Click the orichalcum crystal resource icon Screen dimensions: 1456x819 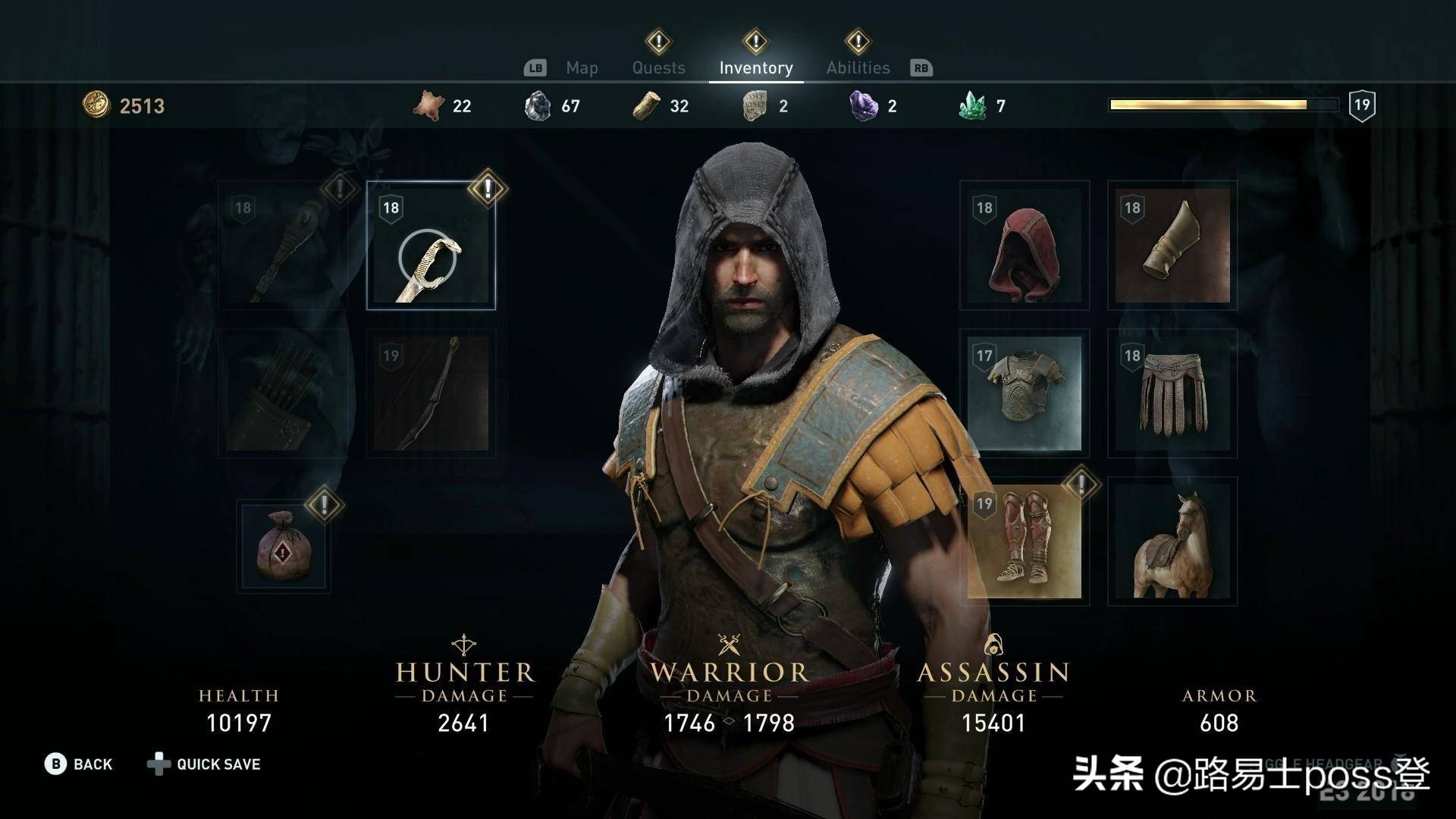(973, 105)
